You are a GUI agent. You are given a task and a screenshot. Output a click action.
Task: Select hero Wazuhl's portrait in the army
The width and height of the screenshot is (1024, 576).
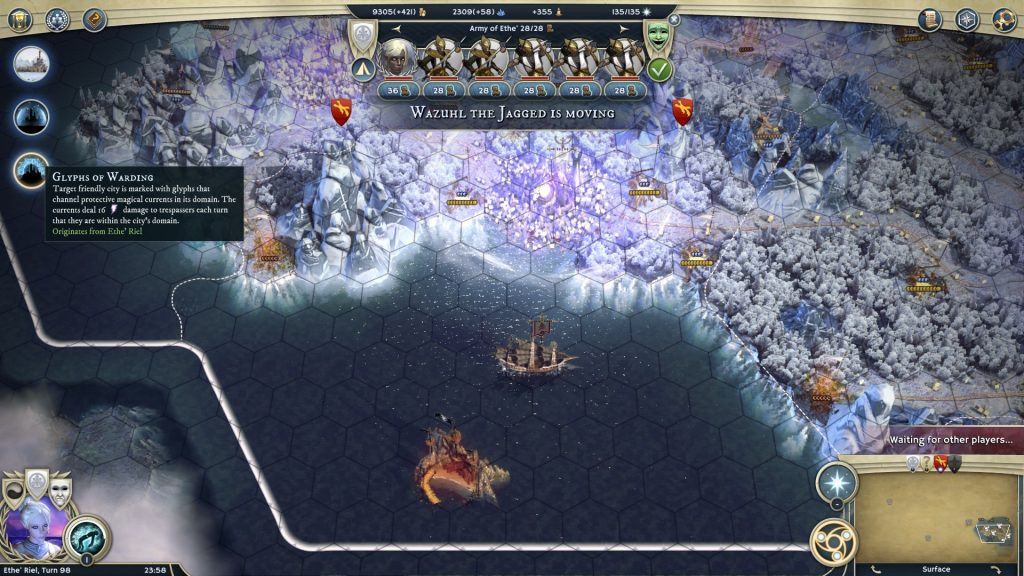click(x=394, y=58)
